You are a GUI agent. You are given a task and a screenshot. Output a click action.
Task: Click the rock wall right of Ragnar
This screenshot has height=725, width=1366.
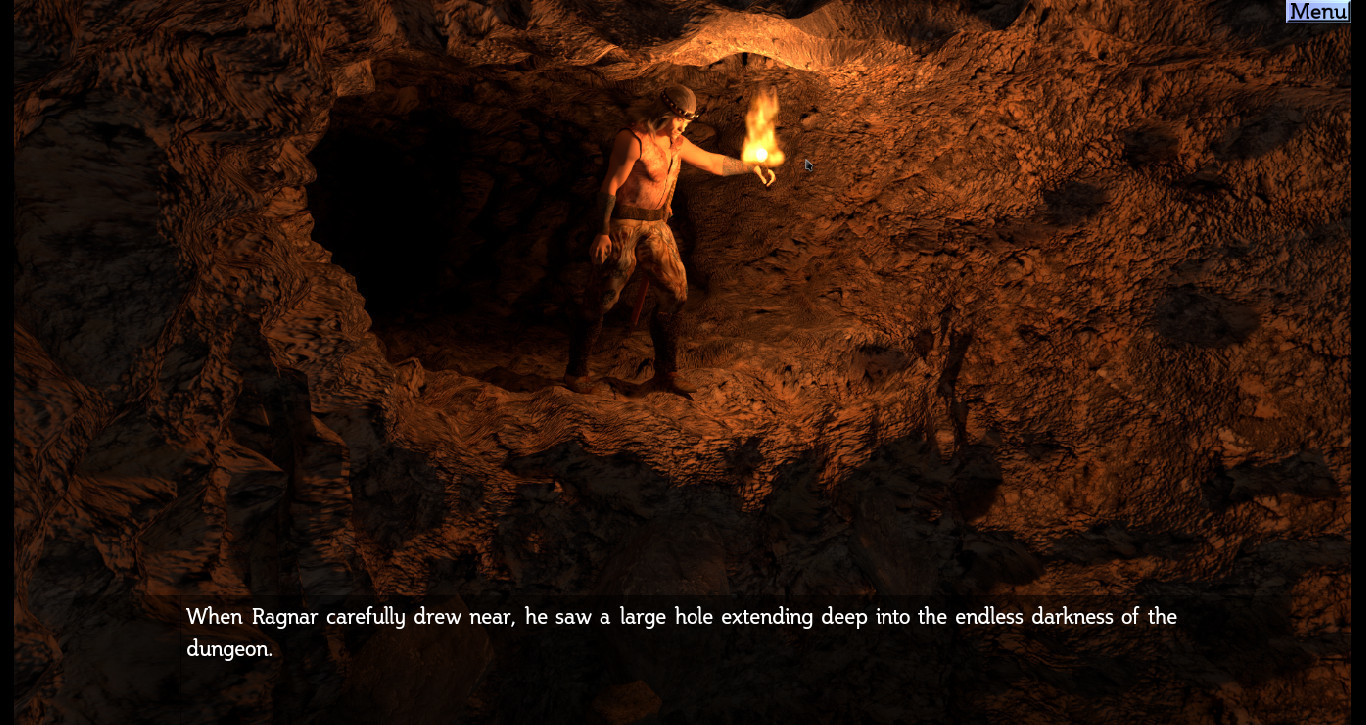[x=1000, y=300]
